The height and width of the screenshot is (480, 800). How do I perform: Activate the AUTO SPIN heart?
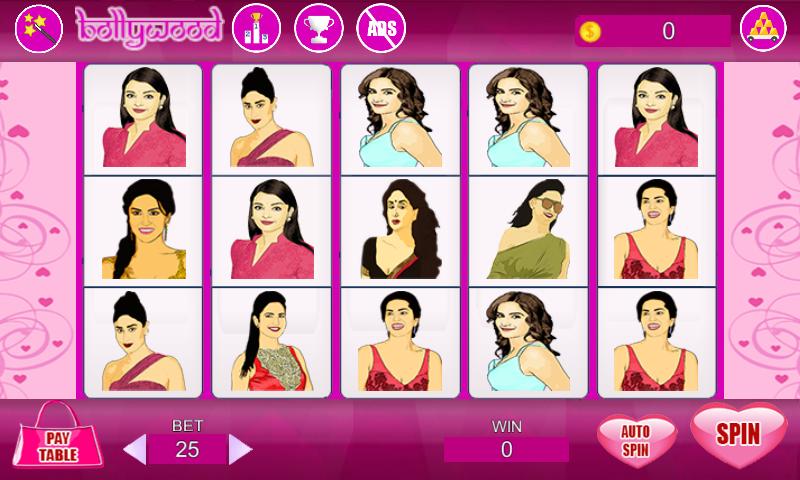636,440
